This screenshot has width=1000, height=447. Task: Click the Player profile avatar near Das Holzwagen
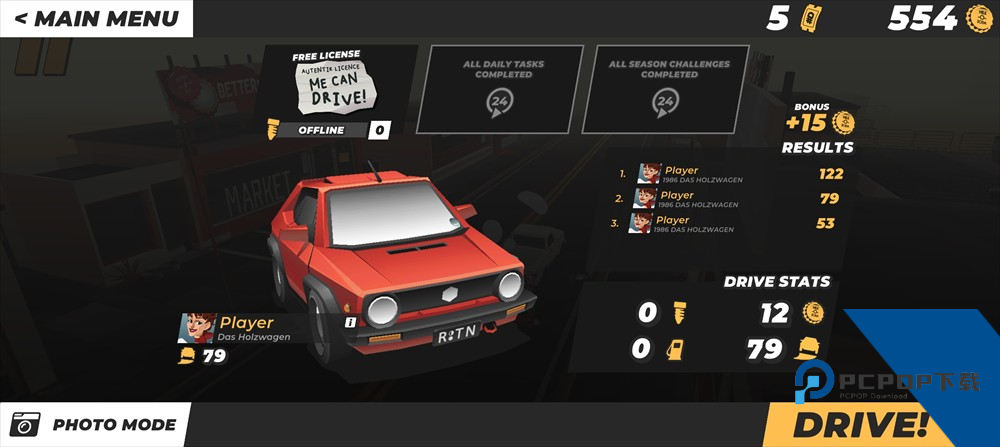click(197, 328)
